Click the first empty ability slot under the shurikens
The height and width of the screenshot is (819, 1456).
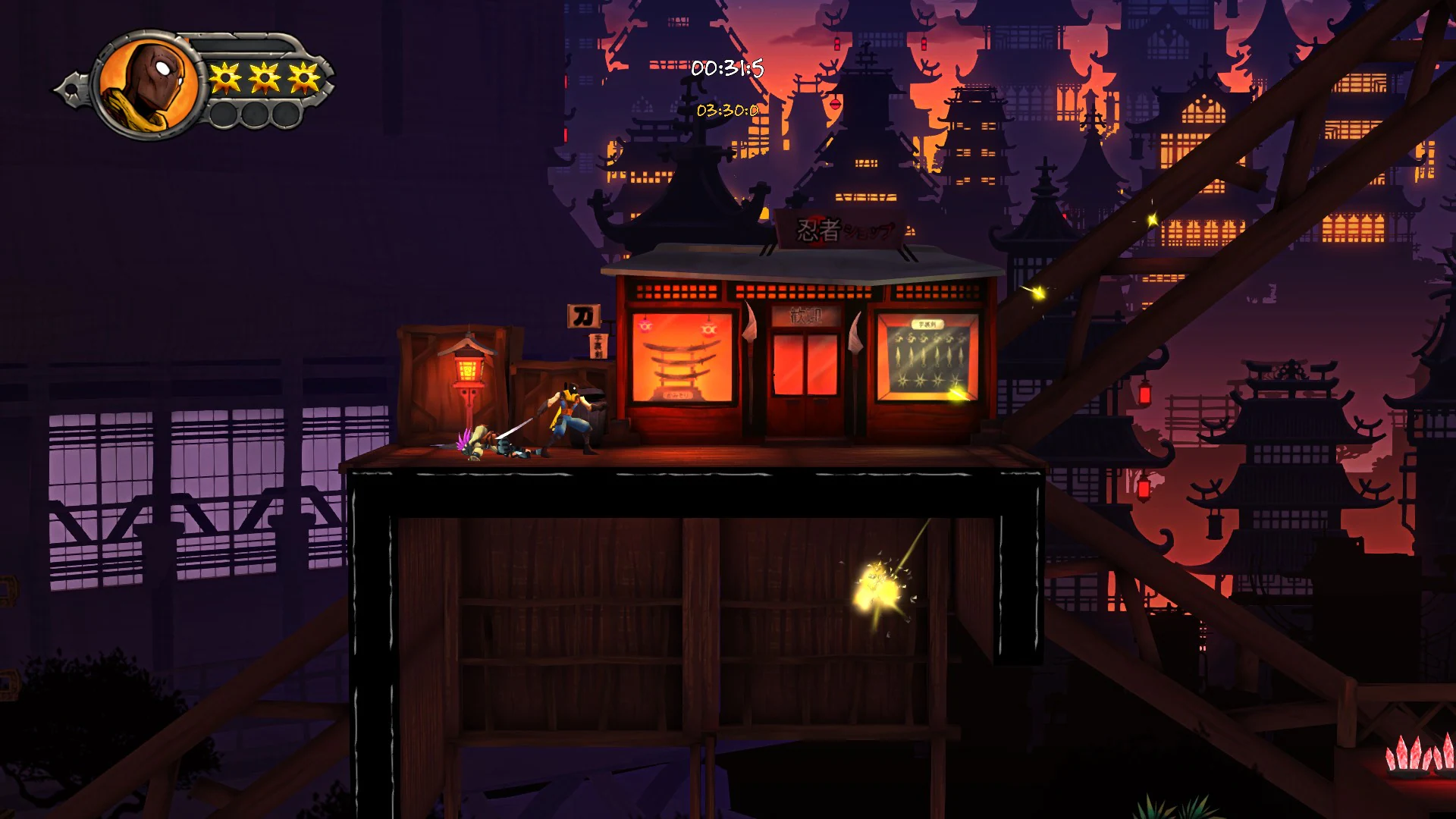[x=224, y=114]
